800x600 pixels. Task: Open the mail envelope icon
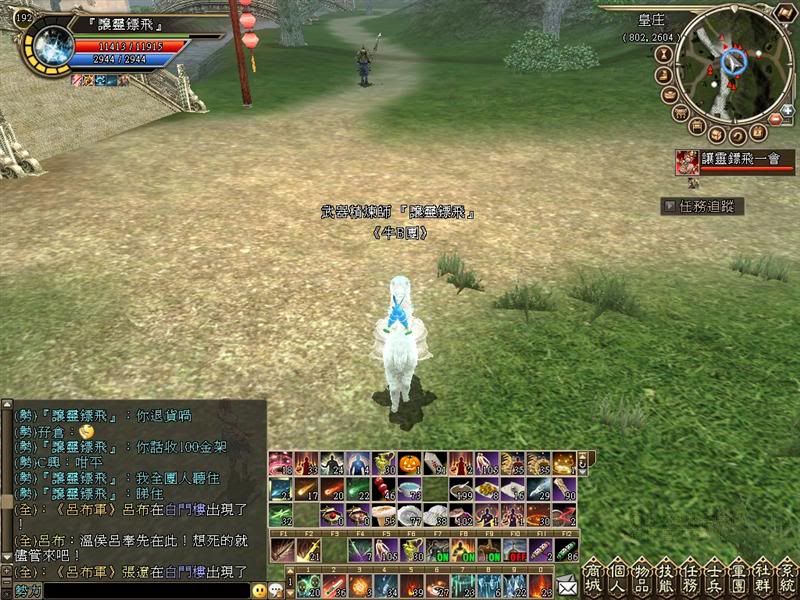pyautogui.click(x=567, y=585)
